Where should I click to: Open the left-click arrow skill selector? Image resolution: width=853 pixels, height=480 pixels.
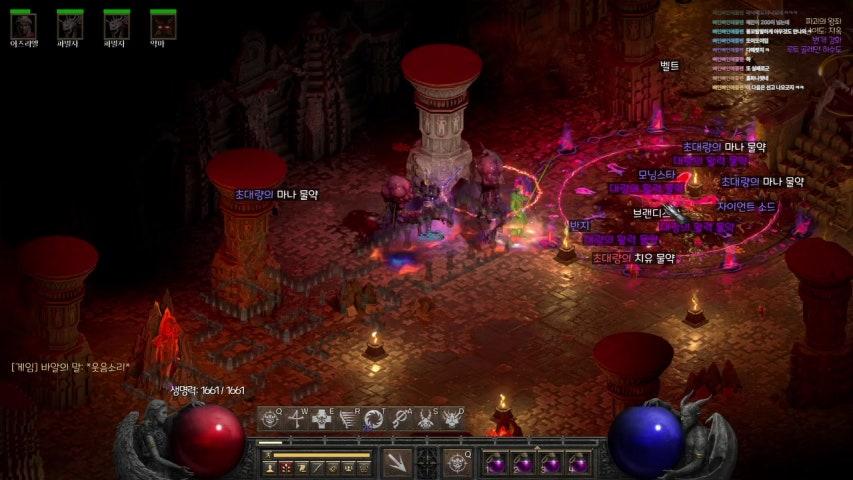(395, 462)
